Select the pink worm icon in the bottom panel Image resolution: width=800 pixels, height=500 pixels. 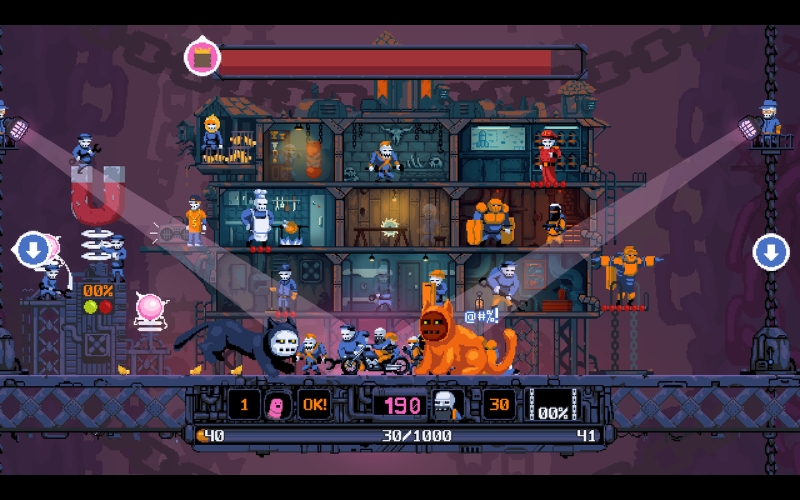tap(280, 405)
